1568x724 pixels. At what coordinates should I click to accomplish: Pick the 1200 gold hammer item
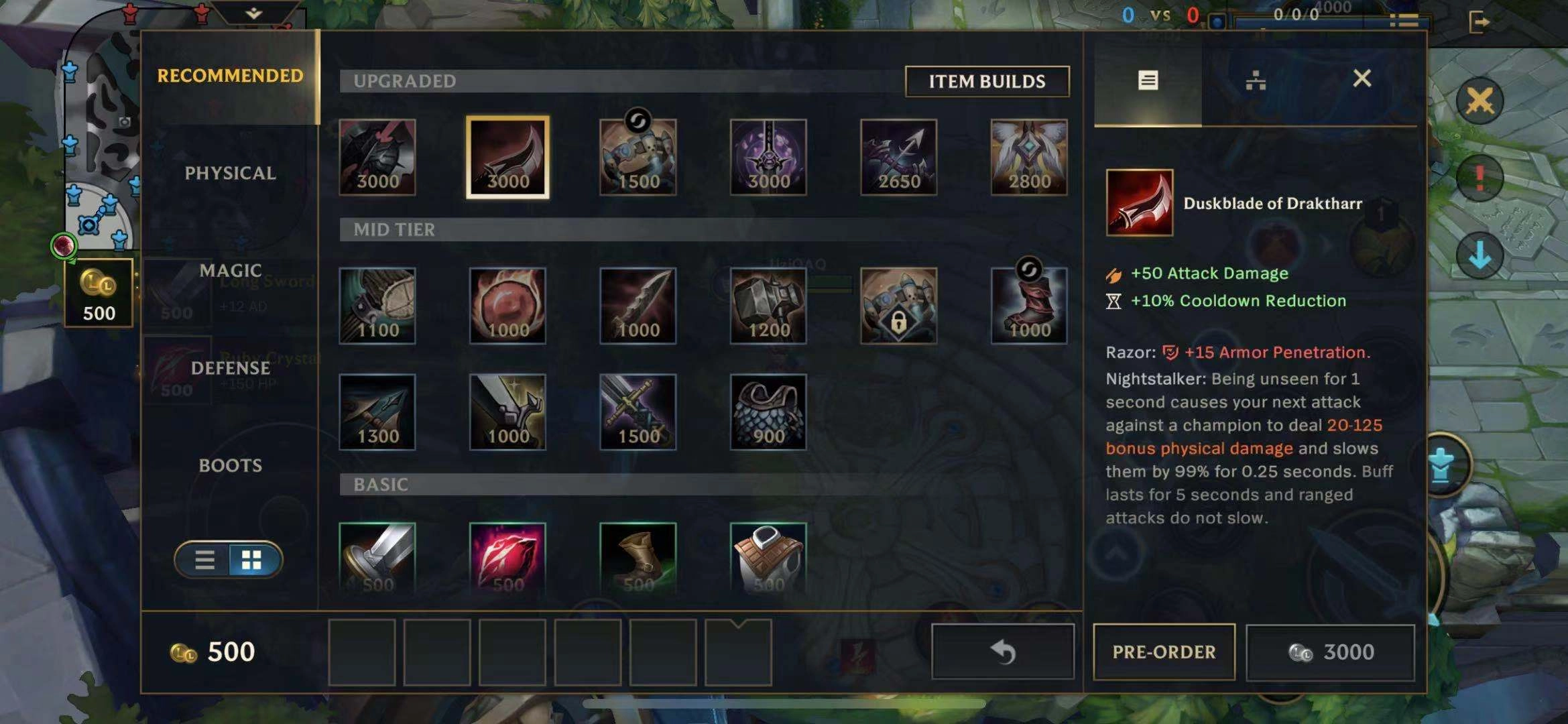(768, 306)
